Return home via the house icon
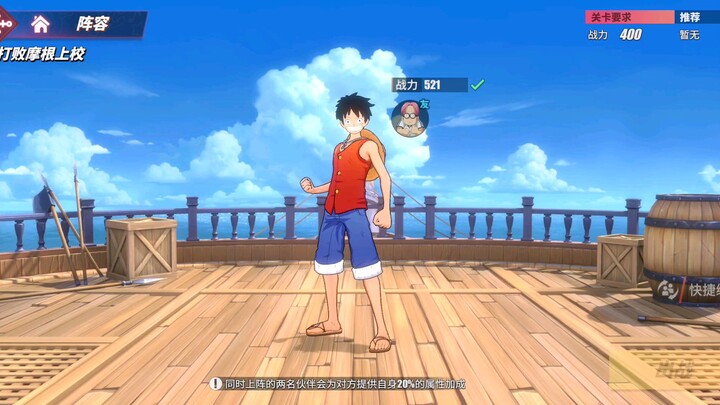The width and height of the screenshot is (720, 405). 40,23
